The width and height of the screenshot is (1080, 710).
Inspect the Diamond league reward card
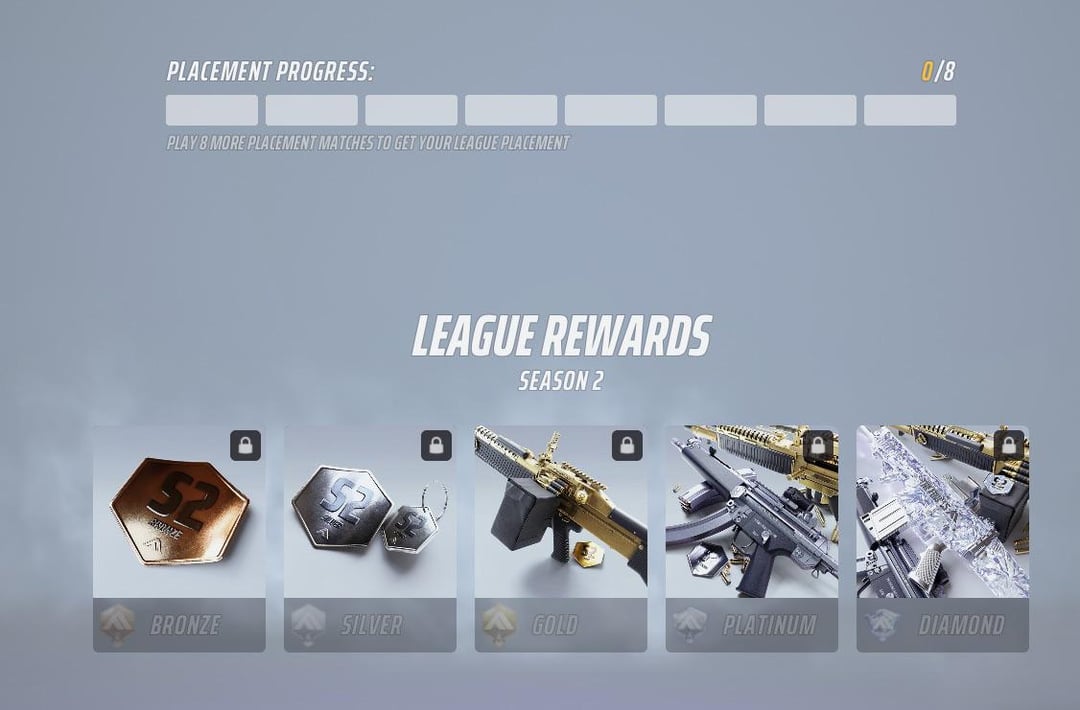942,538
